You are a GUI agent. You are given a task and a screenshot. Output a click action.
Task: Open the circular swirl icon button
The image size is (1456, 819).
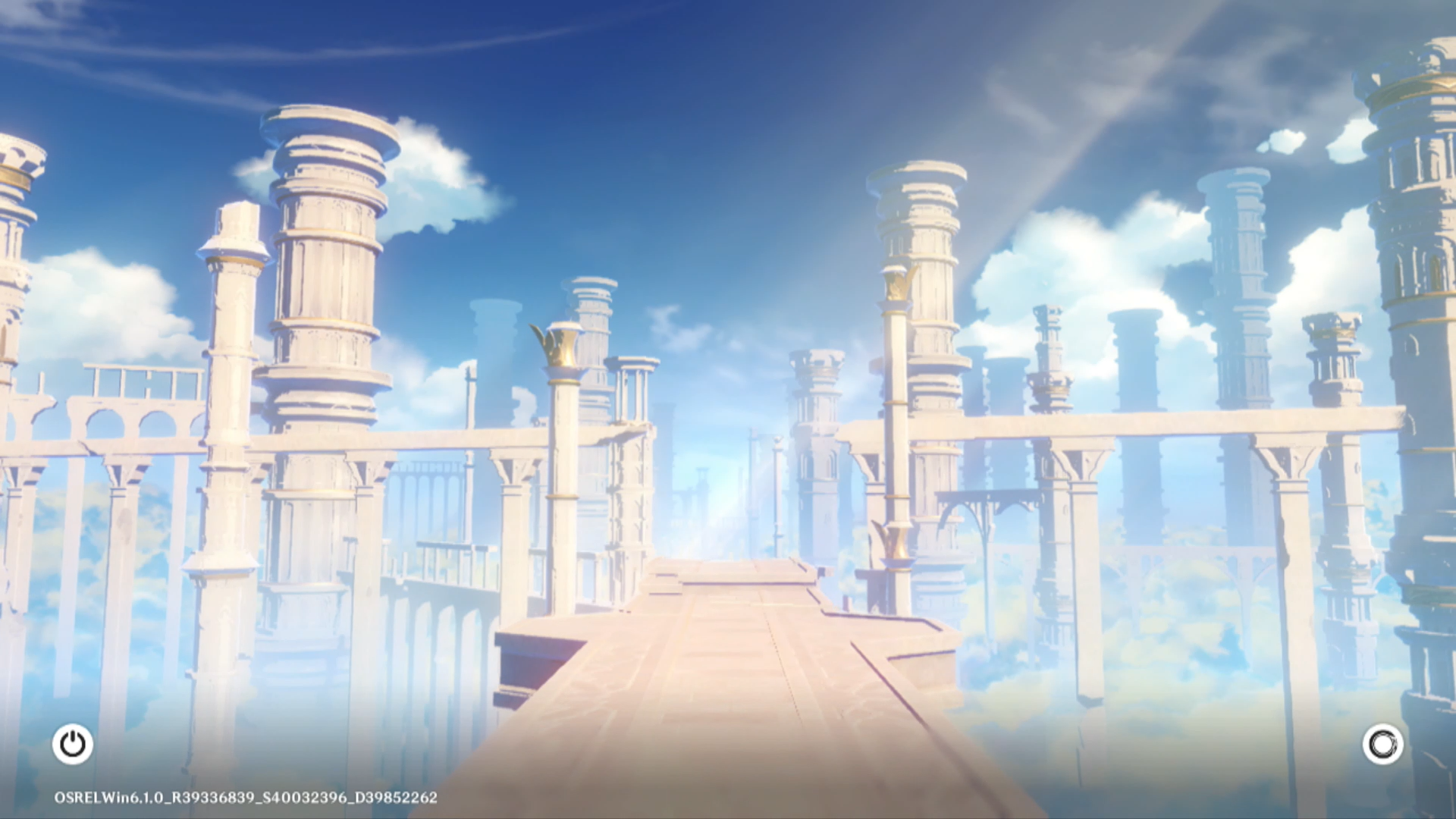(1382, 744)
